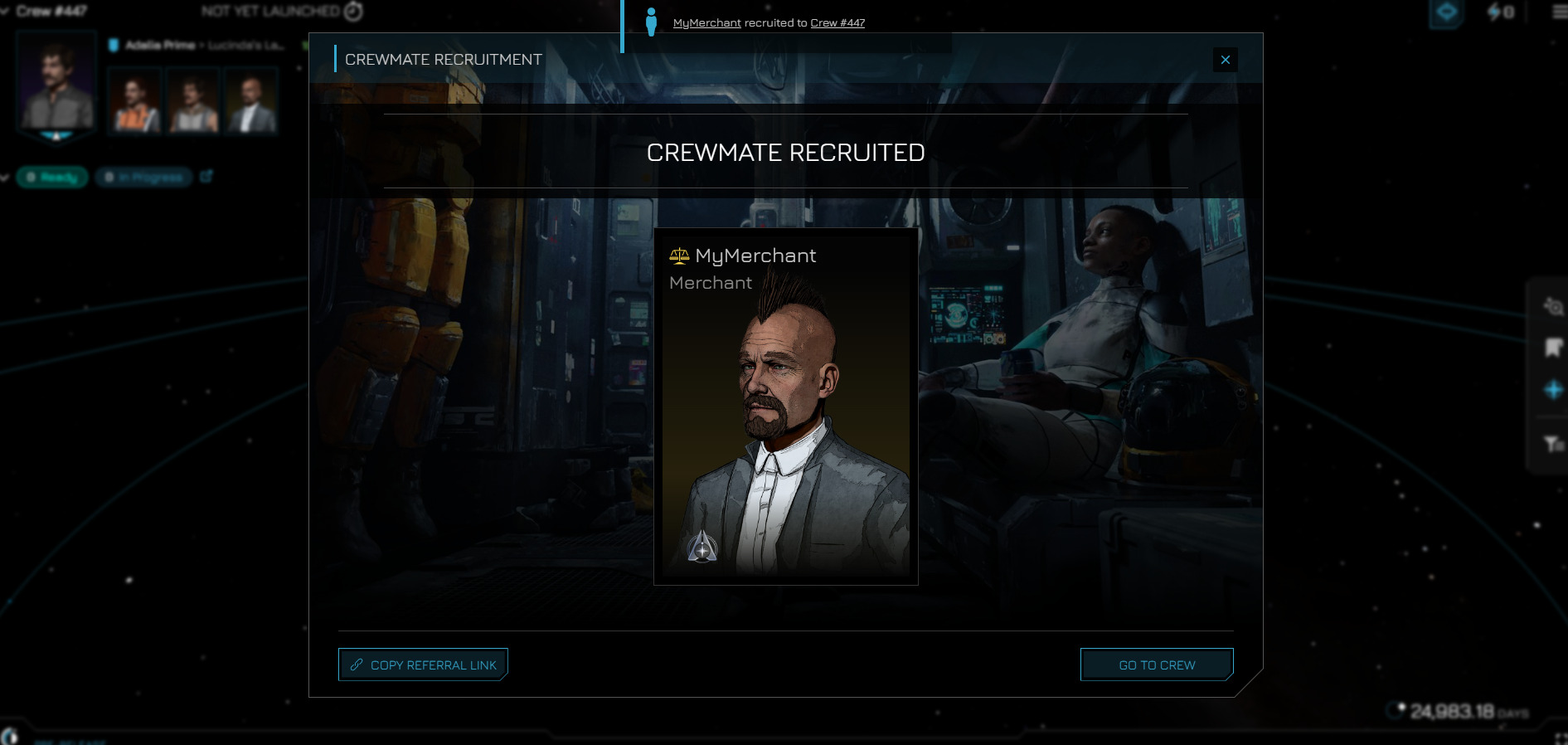Go to Crew
Viewport: 1568px width, 745px height.
[x=1157, y=665]
